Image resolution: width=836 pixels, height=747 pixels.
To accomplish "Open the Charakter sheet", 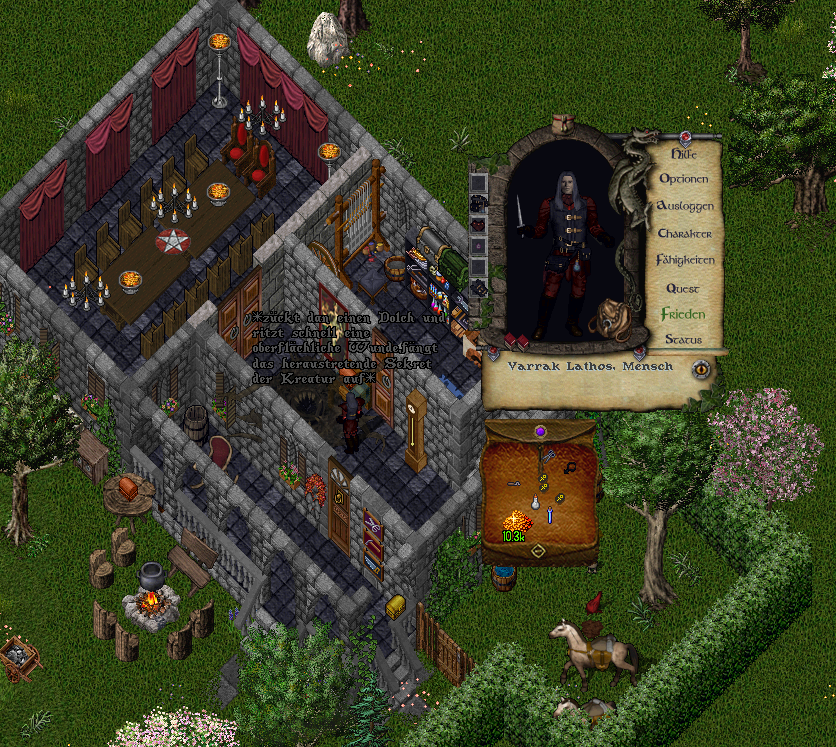I will pyautogui.click(x=685, y=233).
